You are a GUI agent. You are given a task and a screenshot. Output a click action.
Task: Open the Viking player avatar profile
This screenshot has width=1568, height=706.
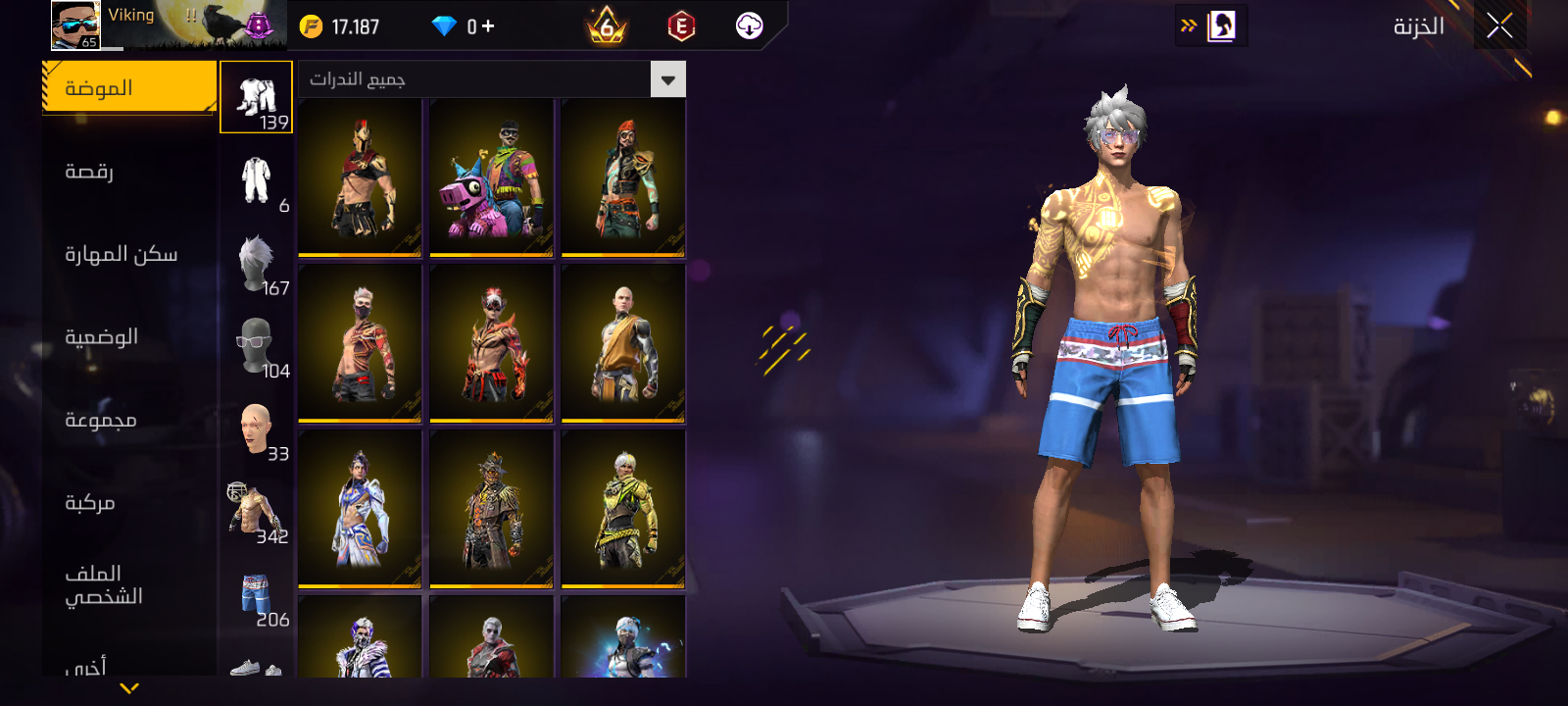[75, 25]
